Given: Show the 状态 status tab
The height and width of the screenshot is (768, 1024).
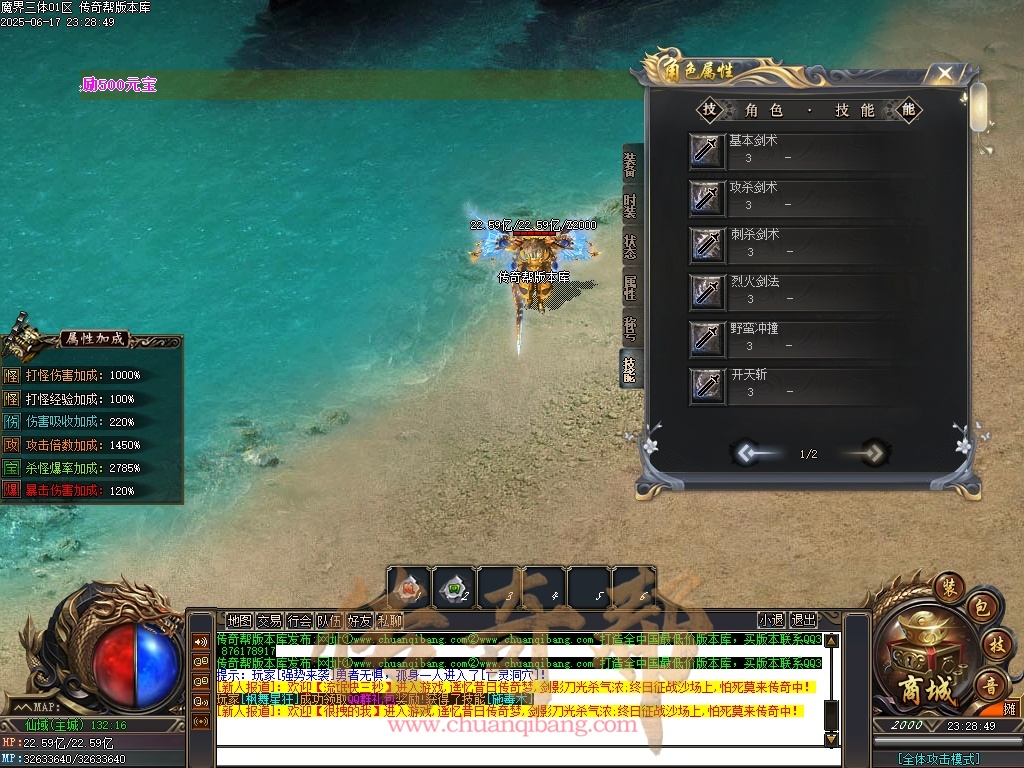Looking at the screenshot, I should click(630, 249).
